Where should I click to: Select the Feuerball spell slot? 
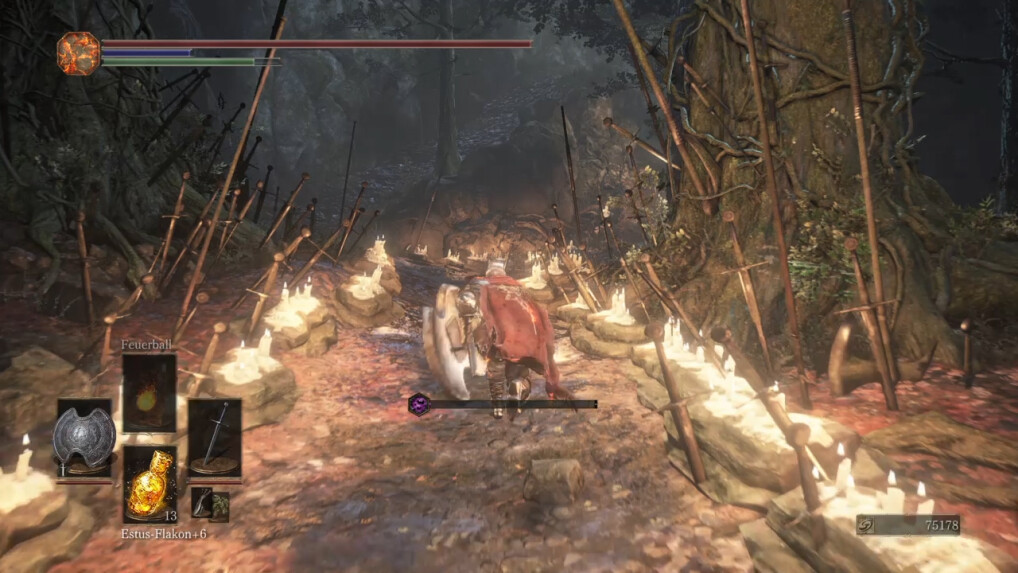[149, 392]
